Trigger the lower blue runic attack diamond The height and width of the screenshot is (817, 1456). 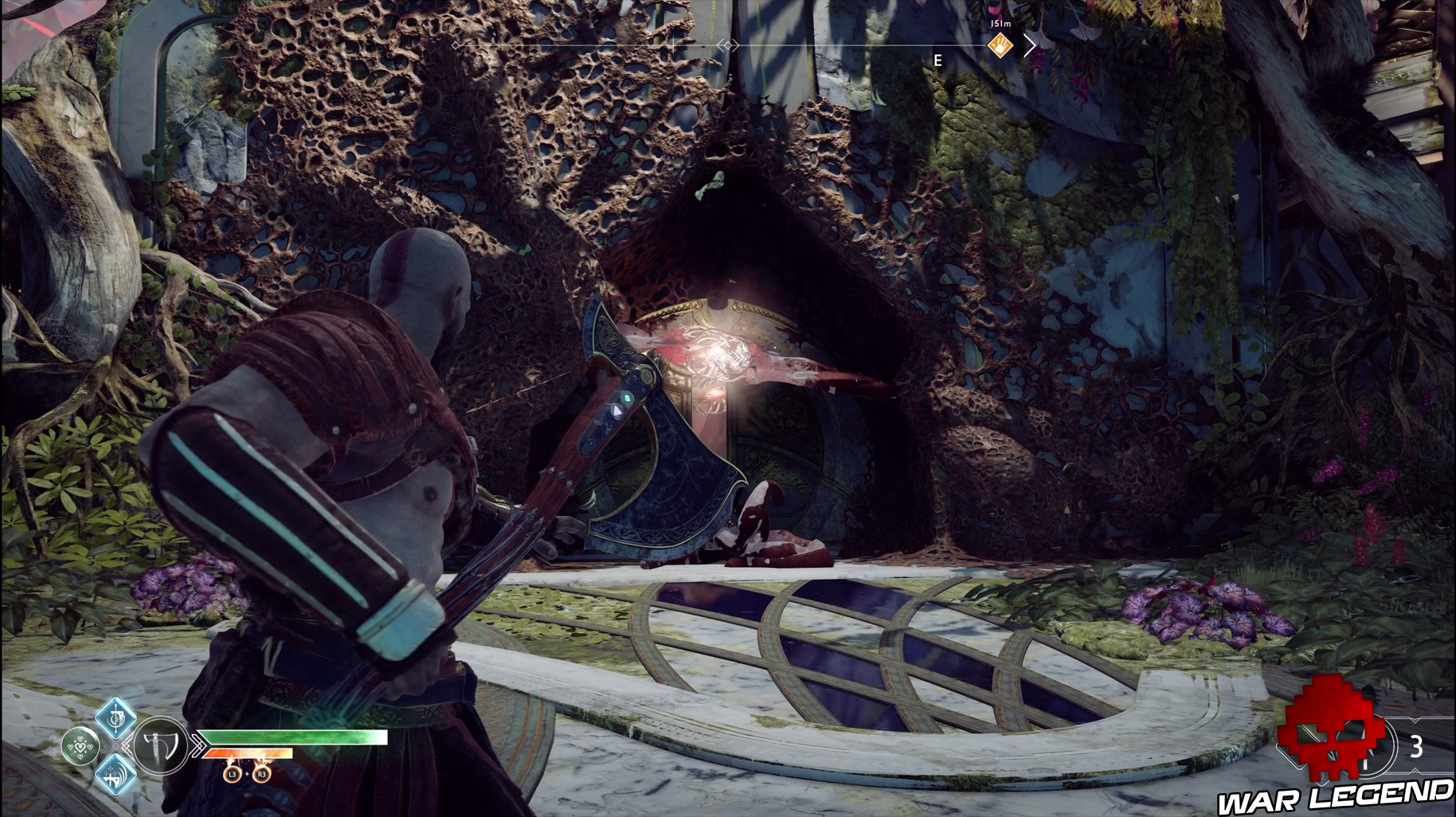click(115, 776)
